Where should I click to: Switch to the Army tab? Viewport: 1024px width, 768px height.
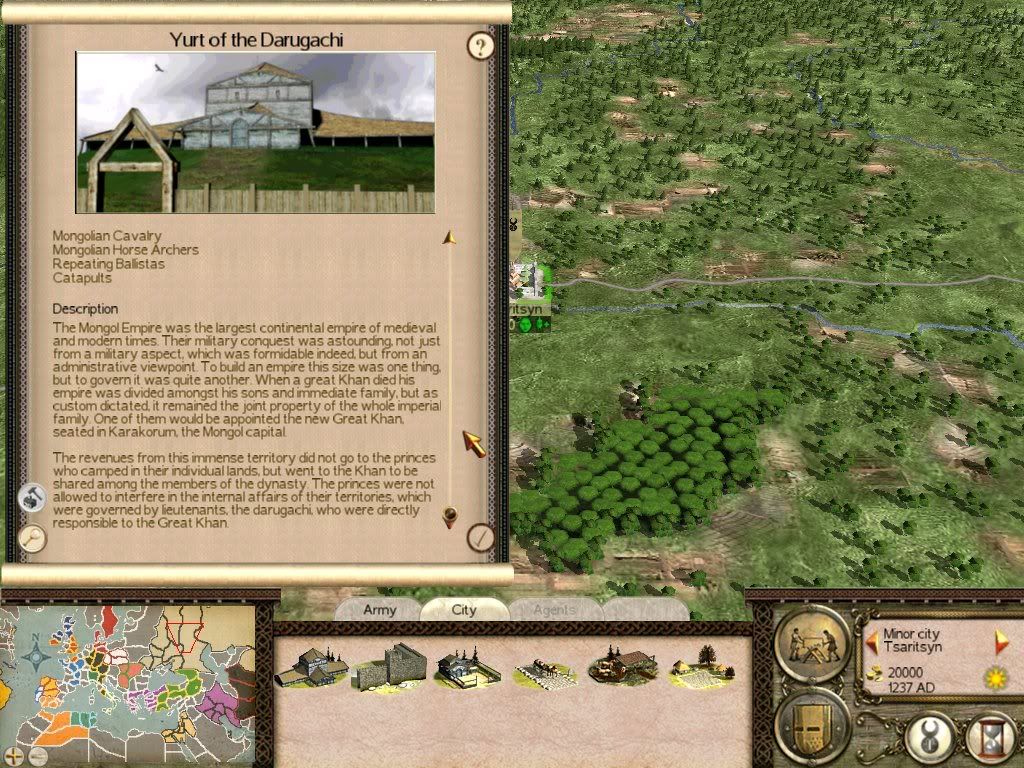click(379, 610)
